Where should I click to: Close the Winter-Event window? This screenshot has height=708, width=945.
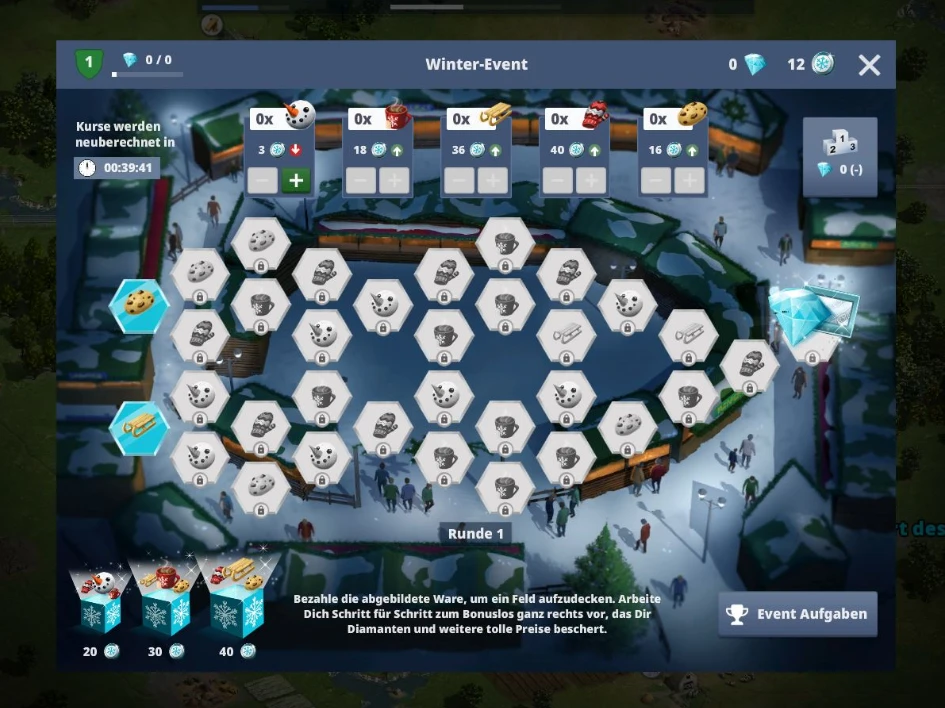(x=869, y=65)
